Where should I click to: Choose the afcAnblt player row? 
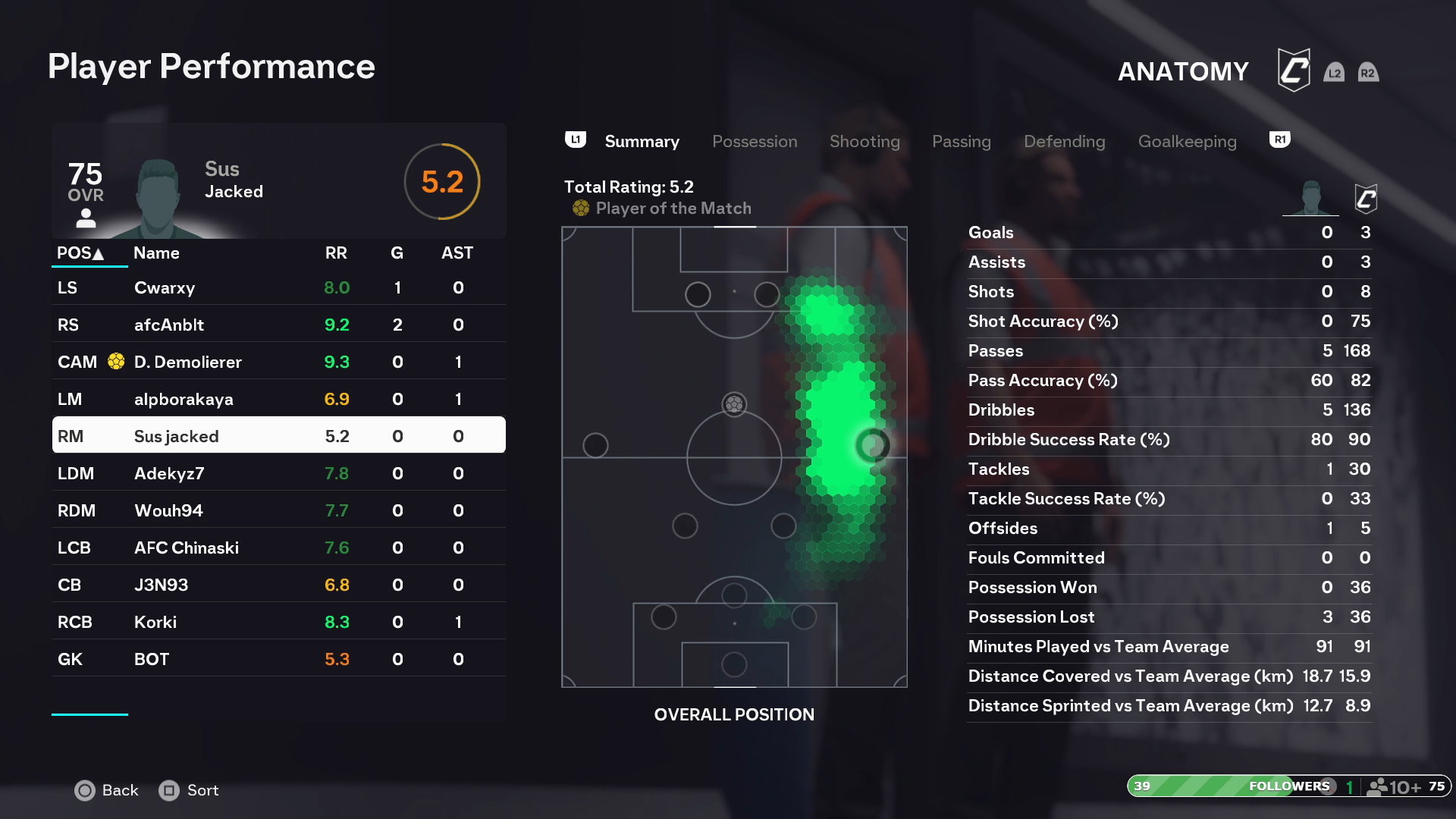pyautogui.click(x=278, y=325)
